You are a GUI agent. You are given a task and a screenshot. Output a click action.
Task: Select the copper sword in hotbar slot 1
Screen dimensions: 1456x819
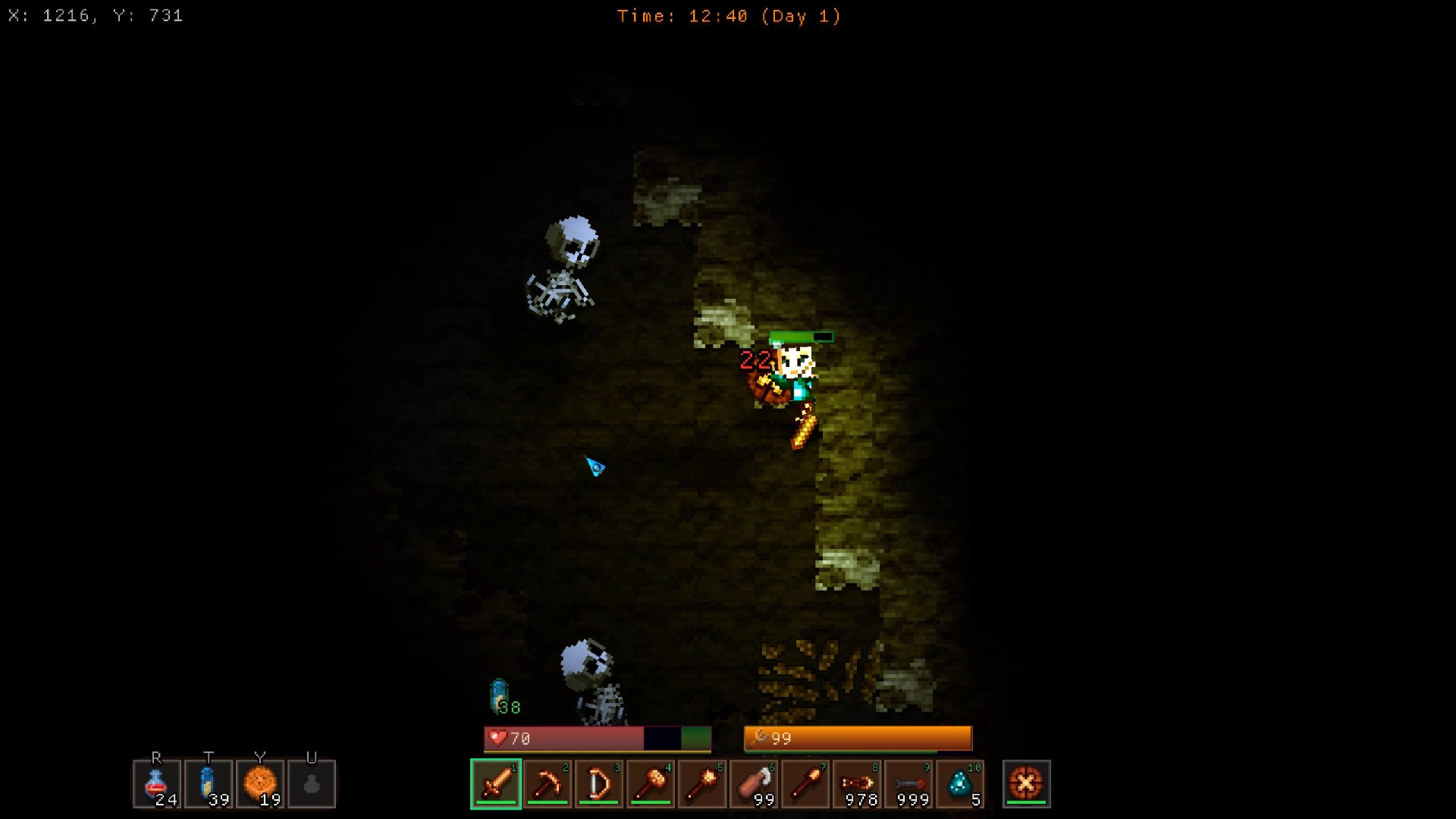click(x=495, y=784)
